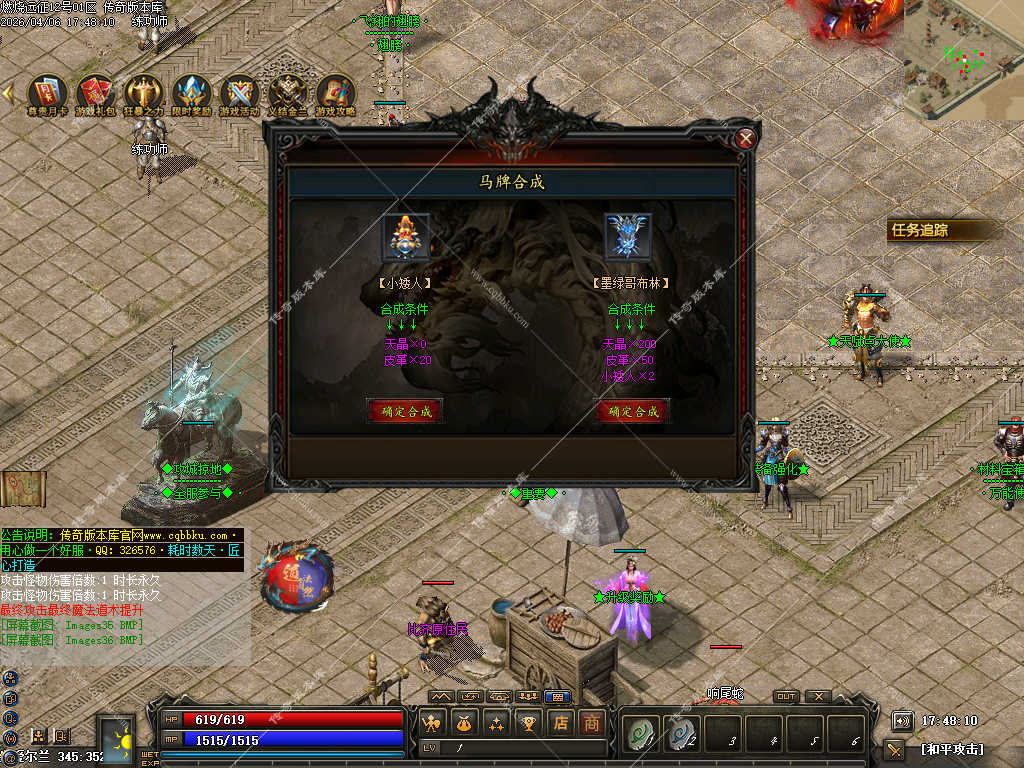Screen dimensions: 1024x768
Task: Open the 游戏活动 events menu
Action: tap(239, 93)
